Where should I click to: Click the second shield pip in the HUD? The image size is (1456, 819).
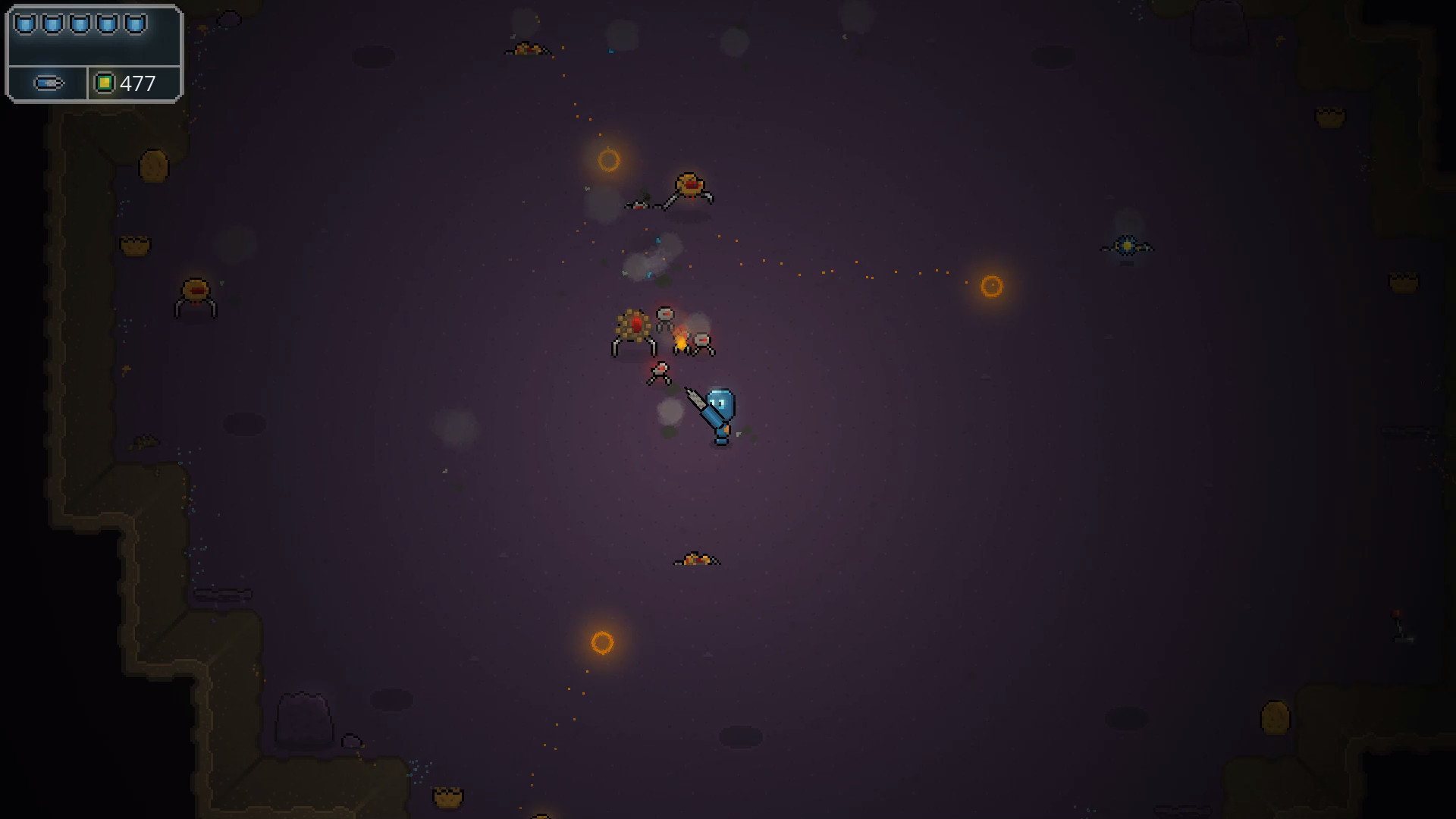click(x=54, y=23)
